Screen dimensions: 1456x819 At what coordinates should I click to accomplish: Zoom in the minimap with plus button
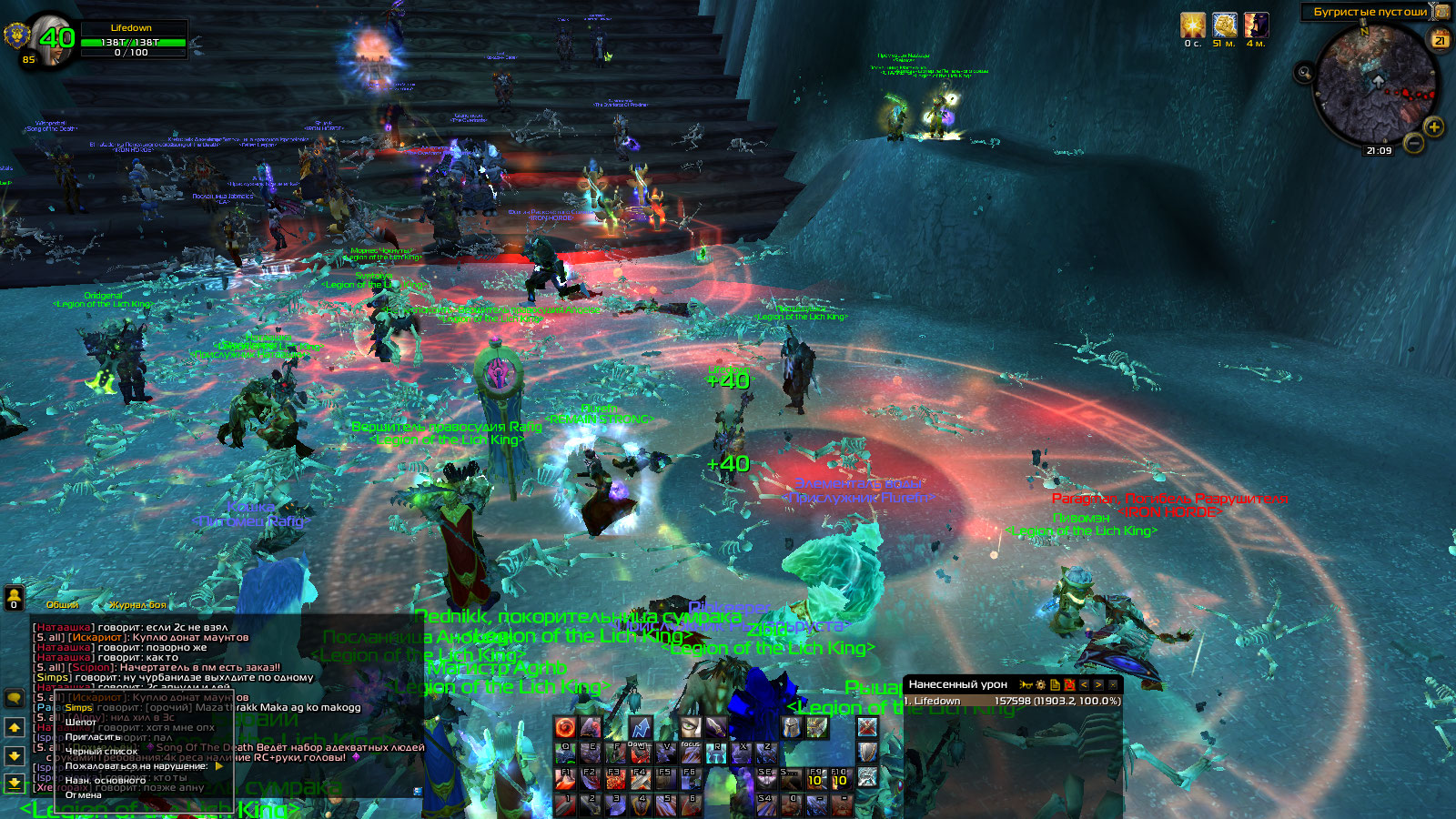pos(1434,126)
